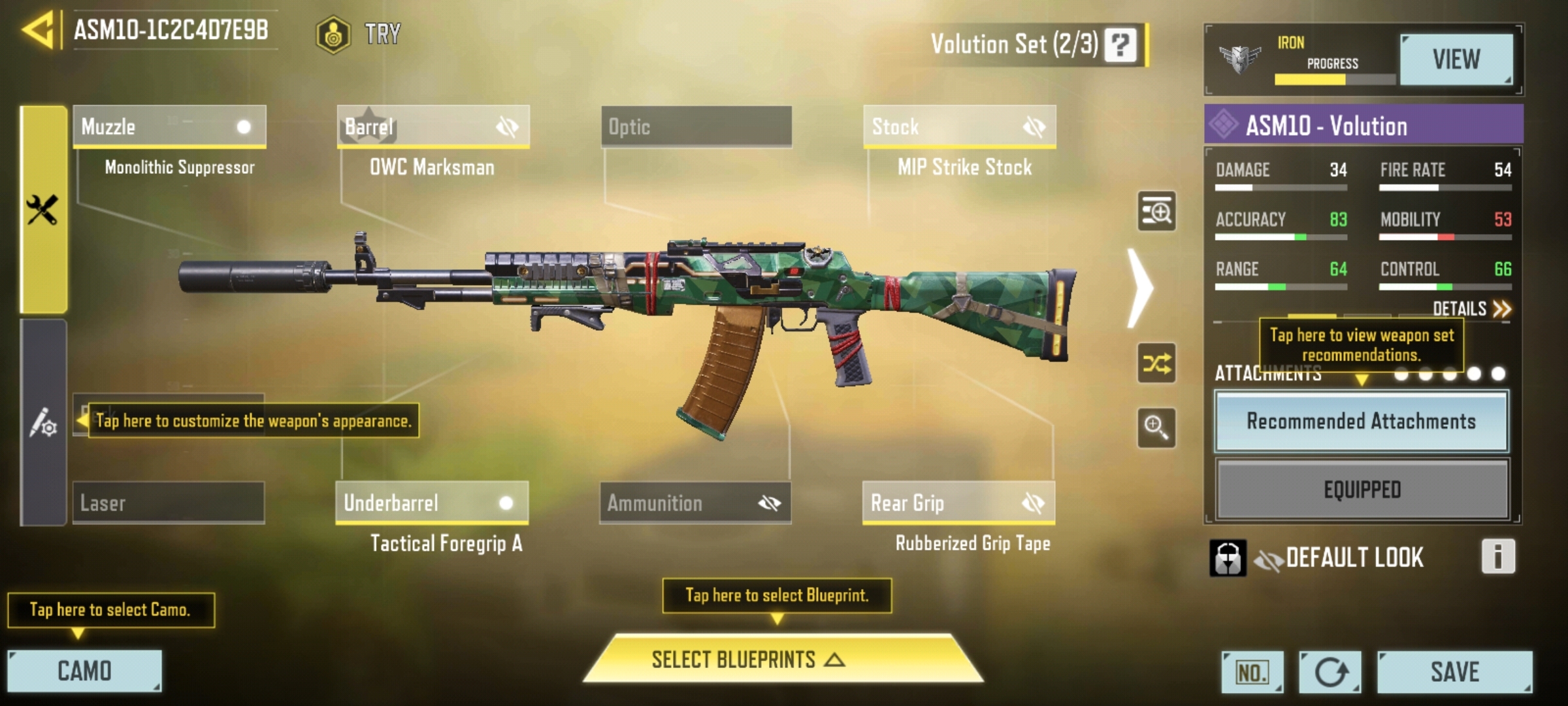Open Volution Set help question mark
Viewport: 1568px width, 706px height.
(1120, 44)
